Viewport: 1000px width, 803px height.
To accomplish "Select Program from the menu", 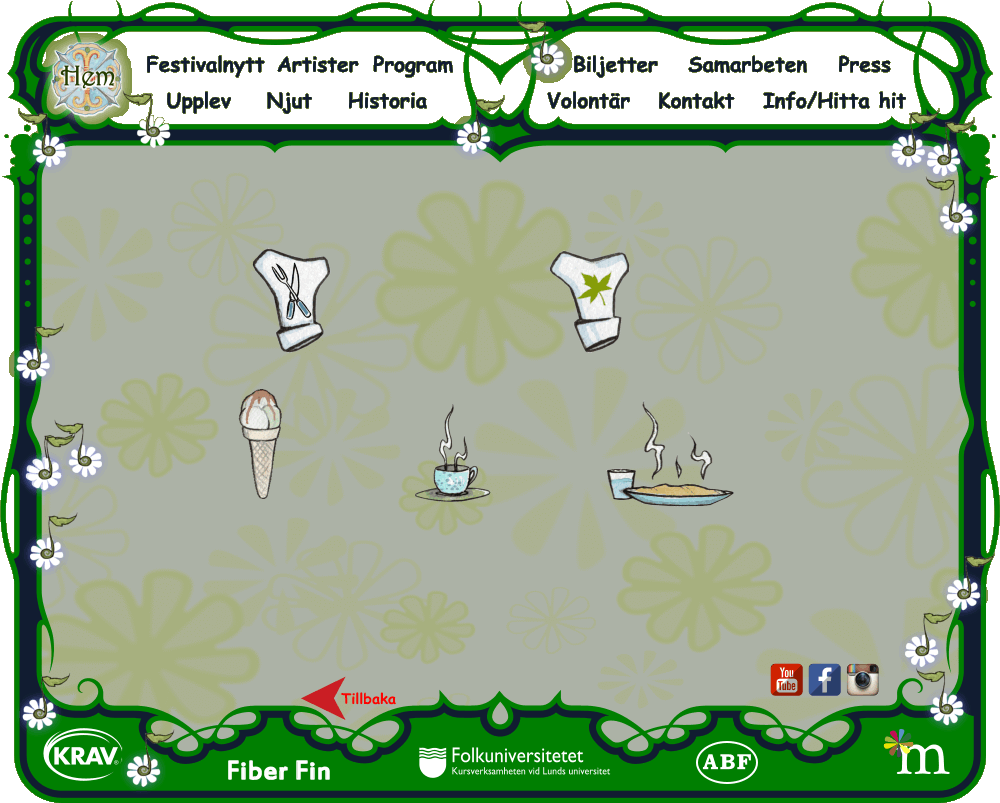I will [x=412, y=66].
